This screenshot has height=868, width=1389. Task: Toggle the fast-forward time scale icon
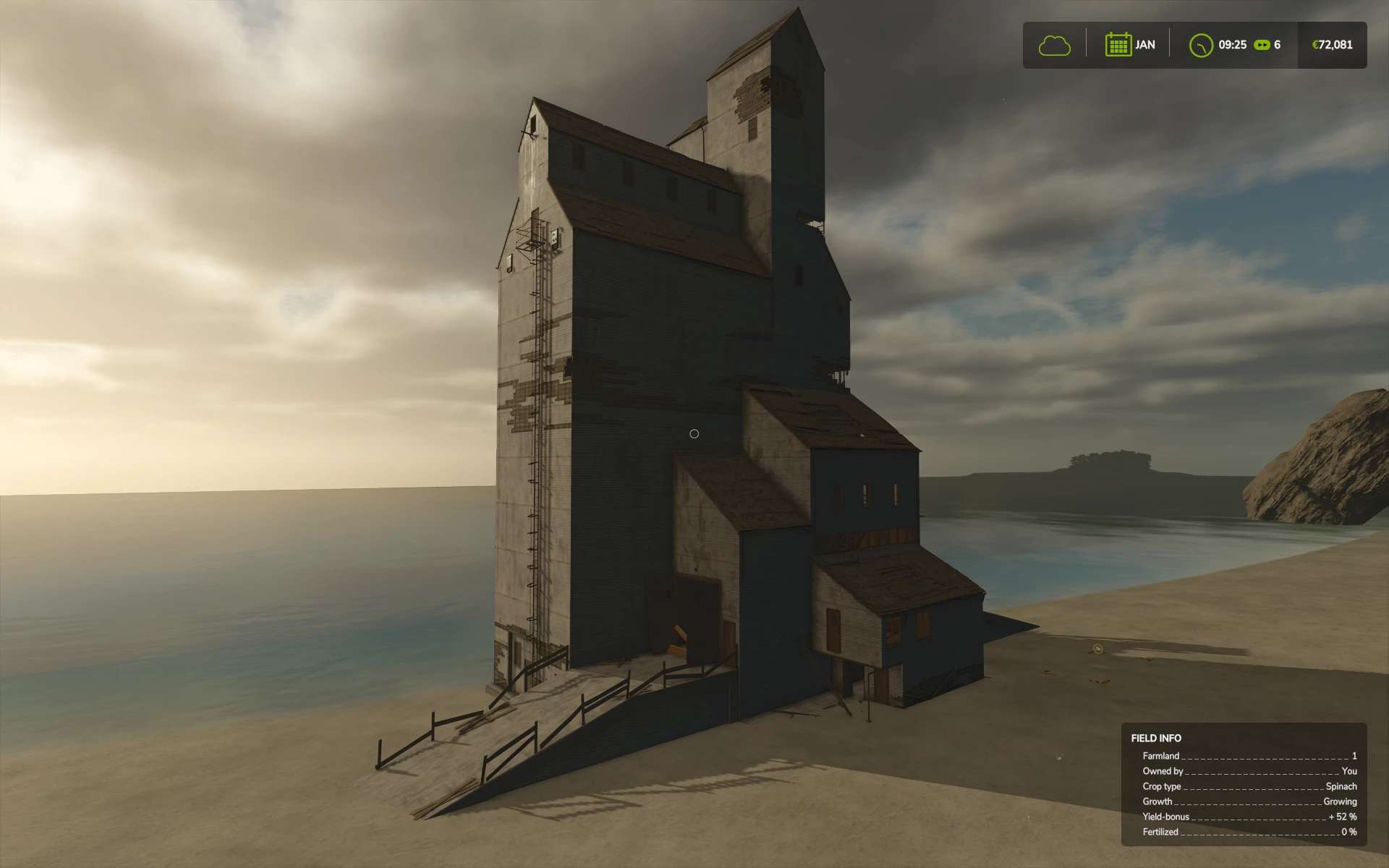[1262, 45]
